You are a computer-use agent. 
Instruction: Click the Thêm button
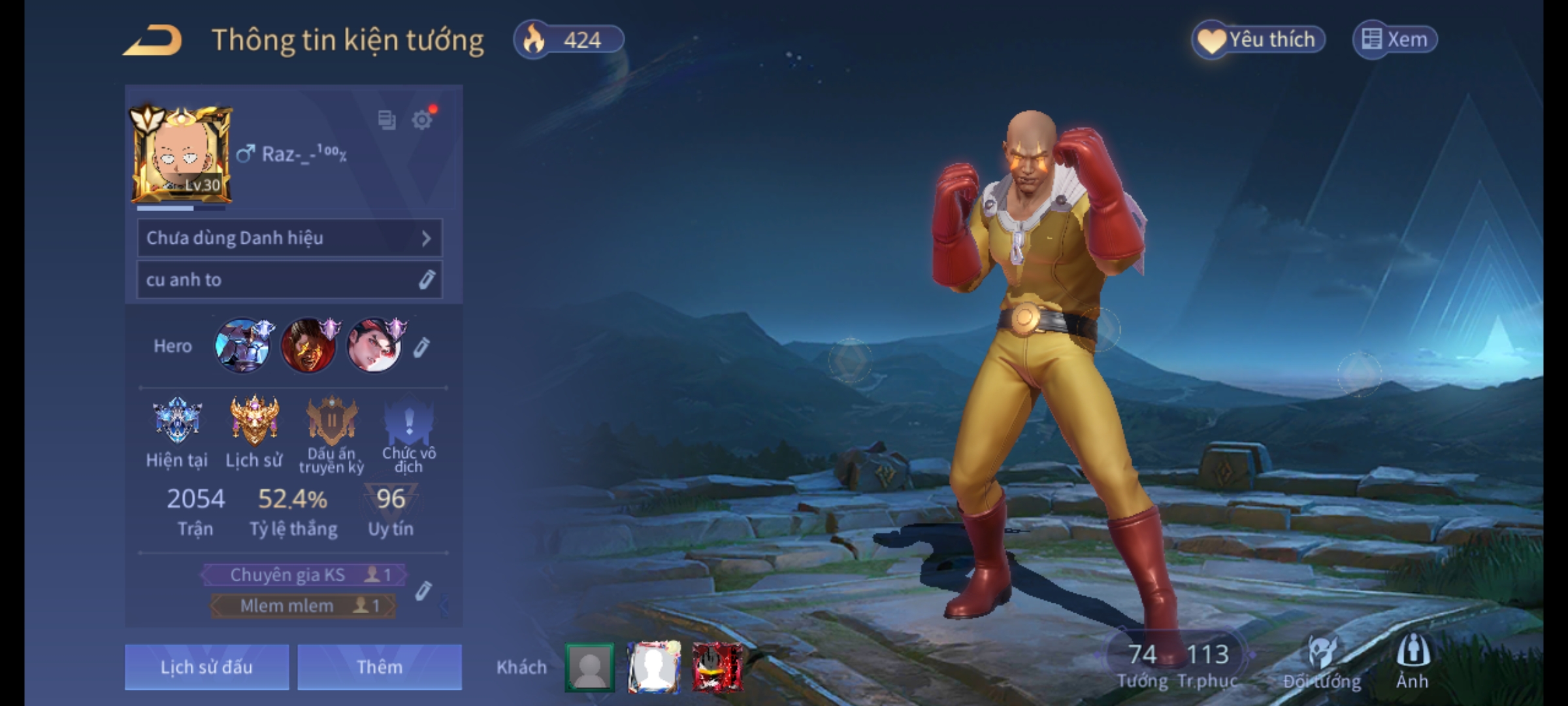pos(380,667)
